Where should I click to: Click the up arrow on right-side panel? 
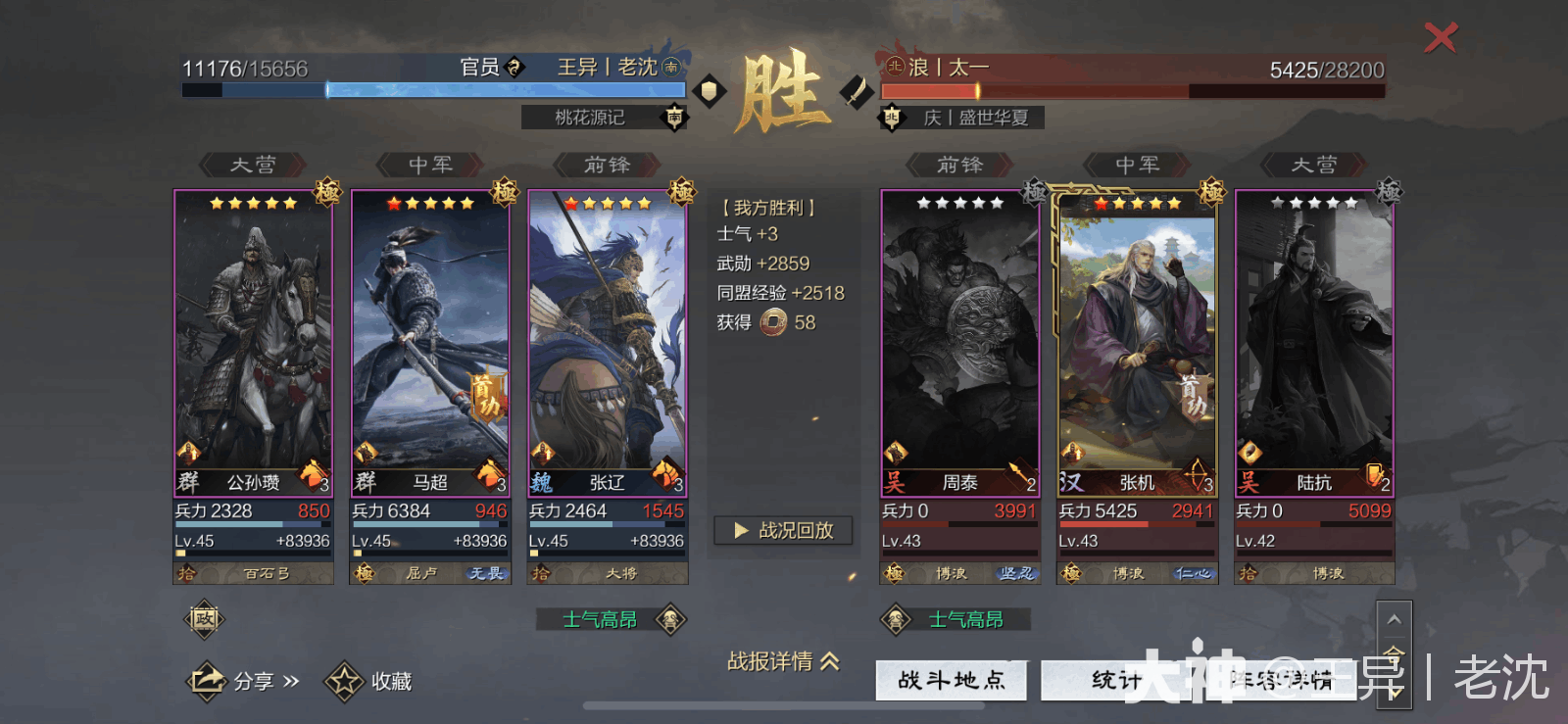click(x=1394, y=619)
